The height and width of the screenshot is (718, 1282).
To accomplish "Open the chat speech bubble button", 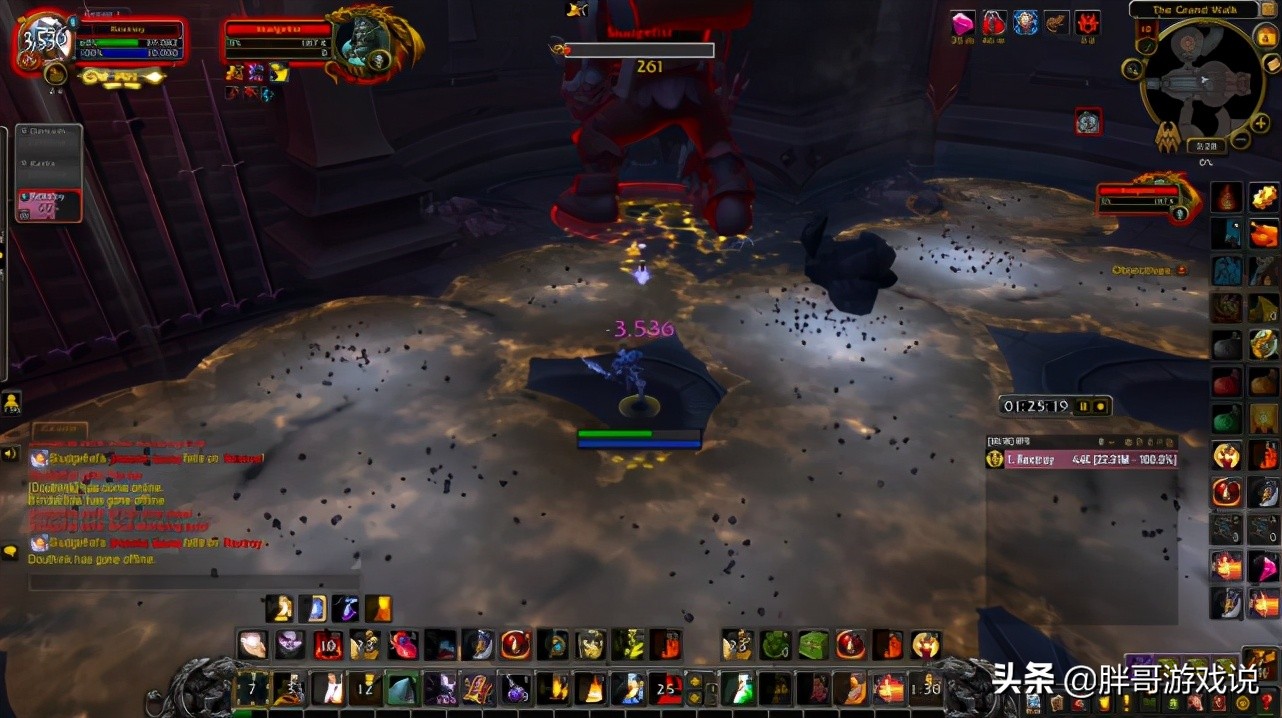I will [10, 551].
